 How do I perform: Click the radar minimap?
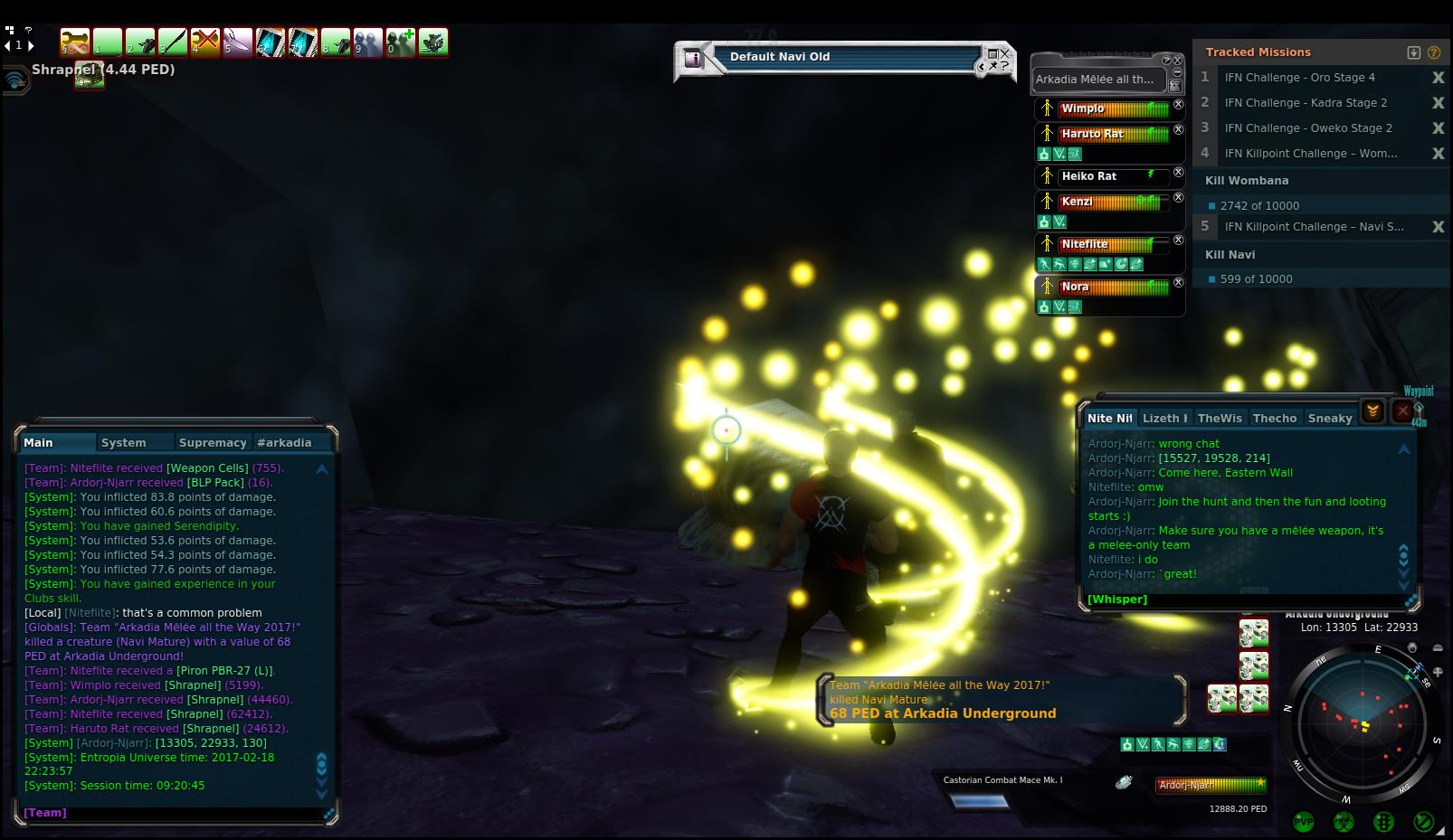point(1362,723)
